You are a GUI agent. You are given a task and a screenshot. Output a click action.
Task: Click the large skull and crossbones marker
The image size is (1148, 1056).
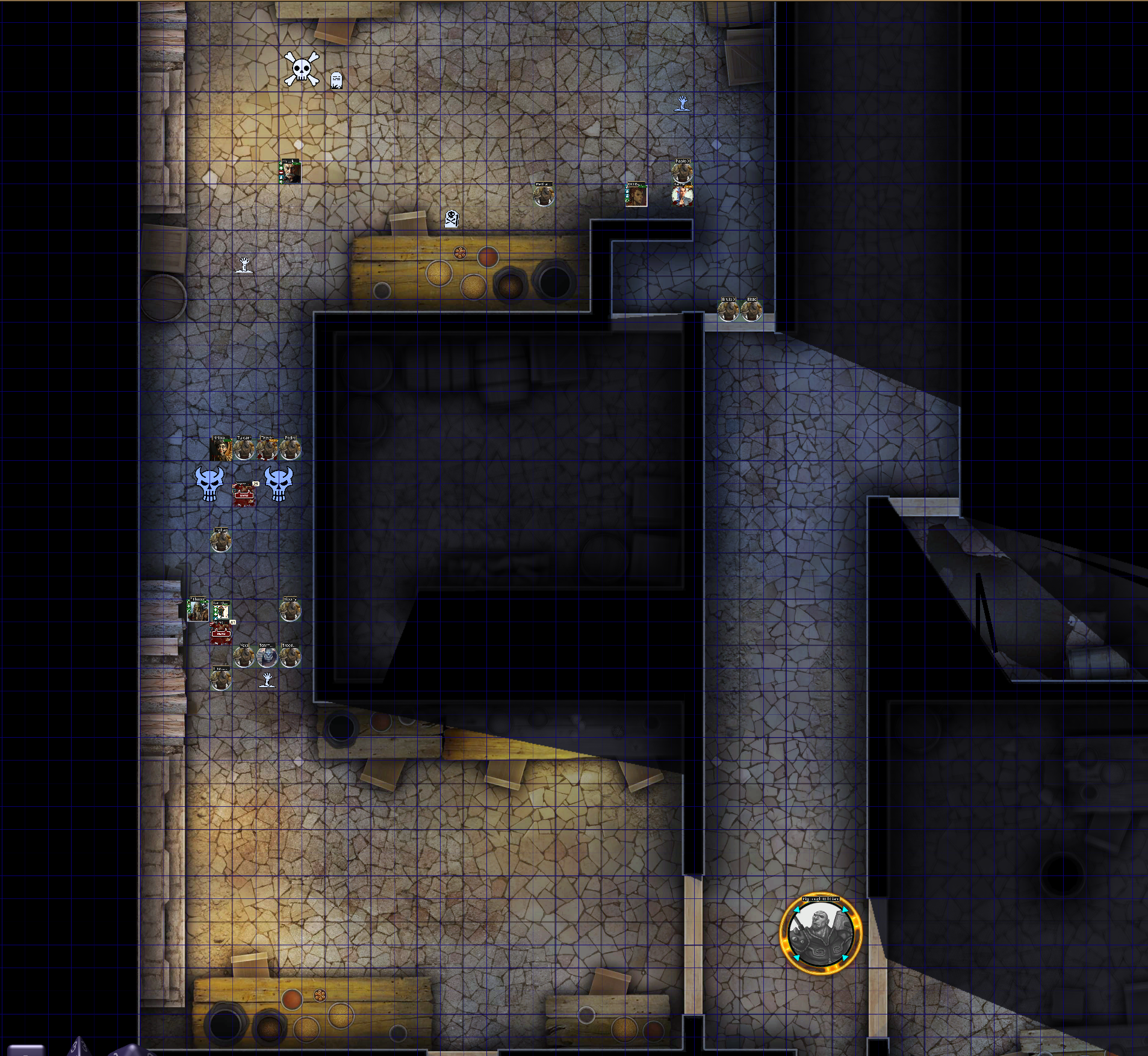point(301,69)
